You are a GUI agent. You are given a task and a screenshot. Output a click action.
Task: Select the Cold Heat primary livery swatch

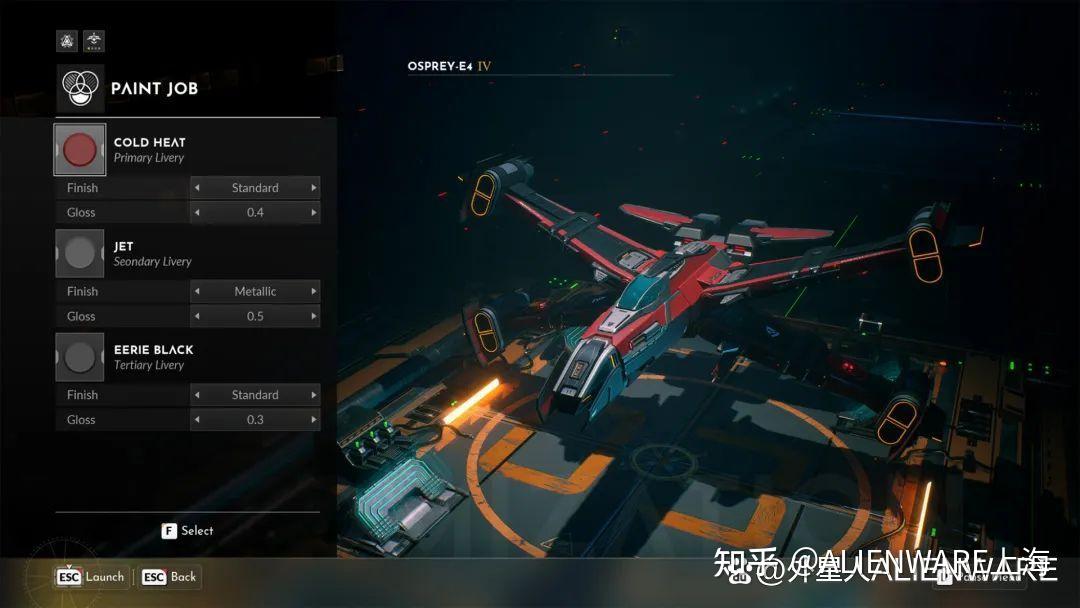click(x=79, y=150)
